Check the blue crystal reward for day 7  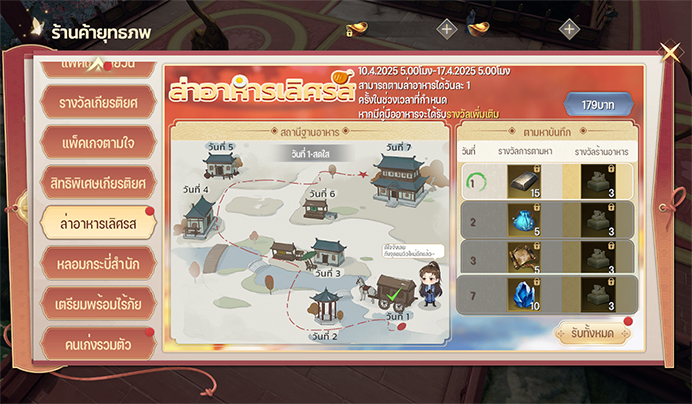524,292
